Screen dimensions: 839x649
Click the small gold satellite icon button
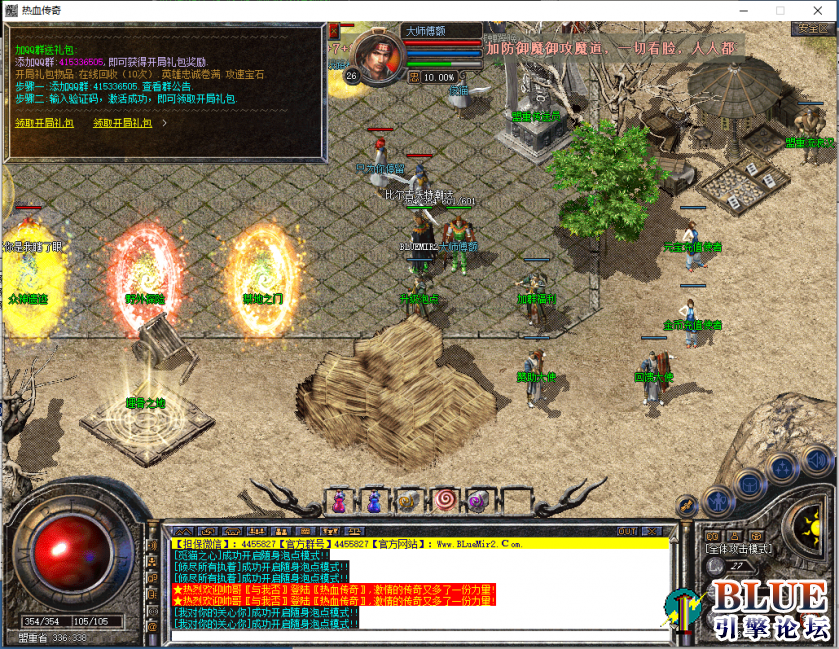[686, 506]
